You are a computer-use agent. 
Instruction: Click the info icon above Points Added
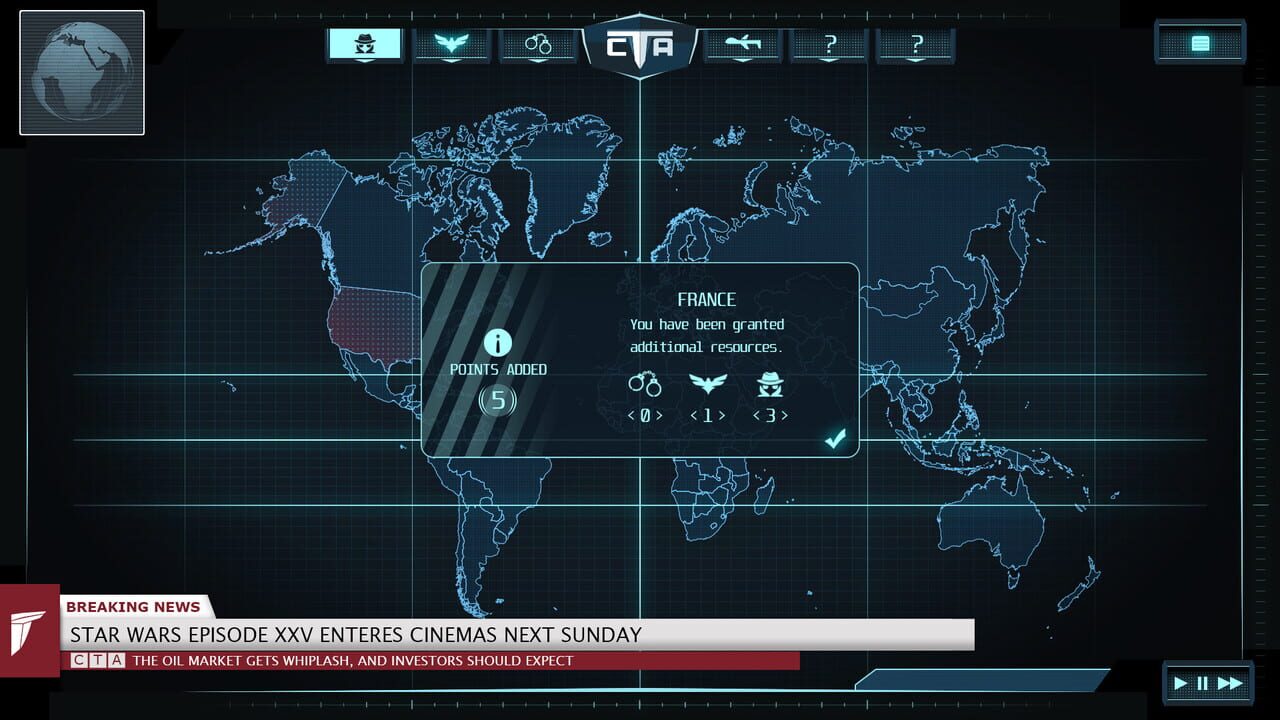(497, 343)
